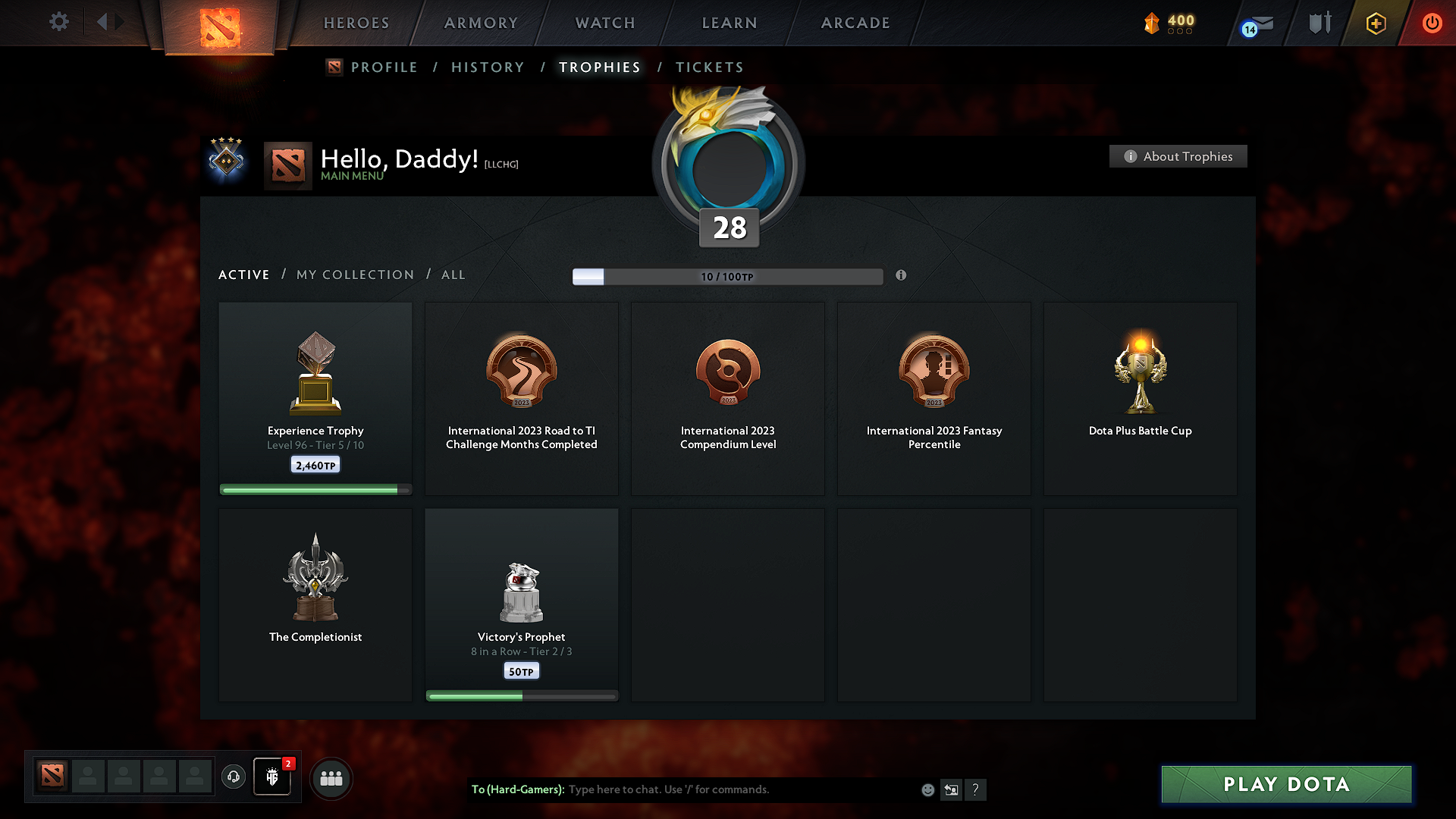Switch to MY COLLECTION filter
1456x819 pixels.
tap(354, 275)
